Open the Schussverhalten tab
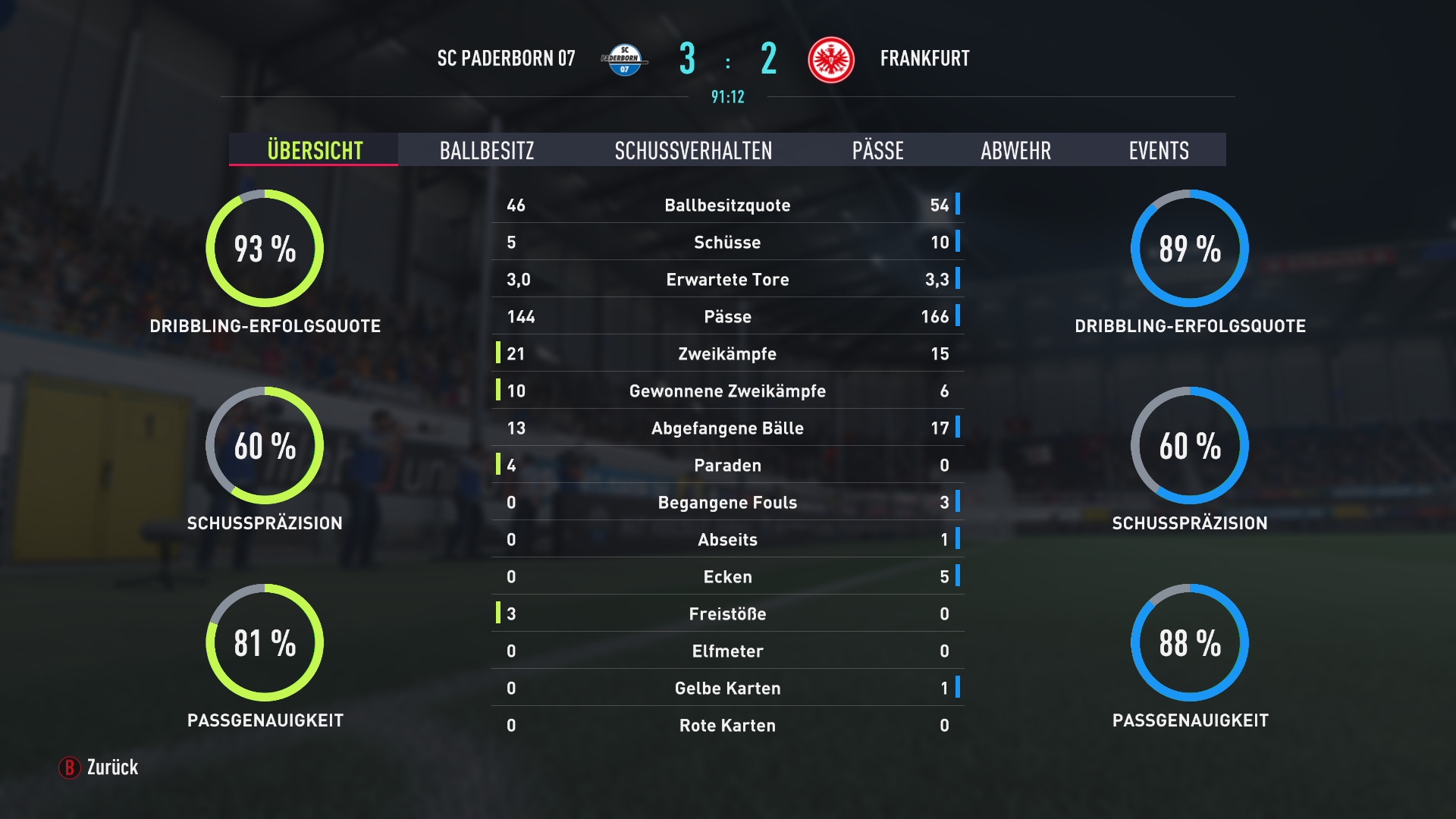The image size is (1456, 819). (x=693, y=150)
